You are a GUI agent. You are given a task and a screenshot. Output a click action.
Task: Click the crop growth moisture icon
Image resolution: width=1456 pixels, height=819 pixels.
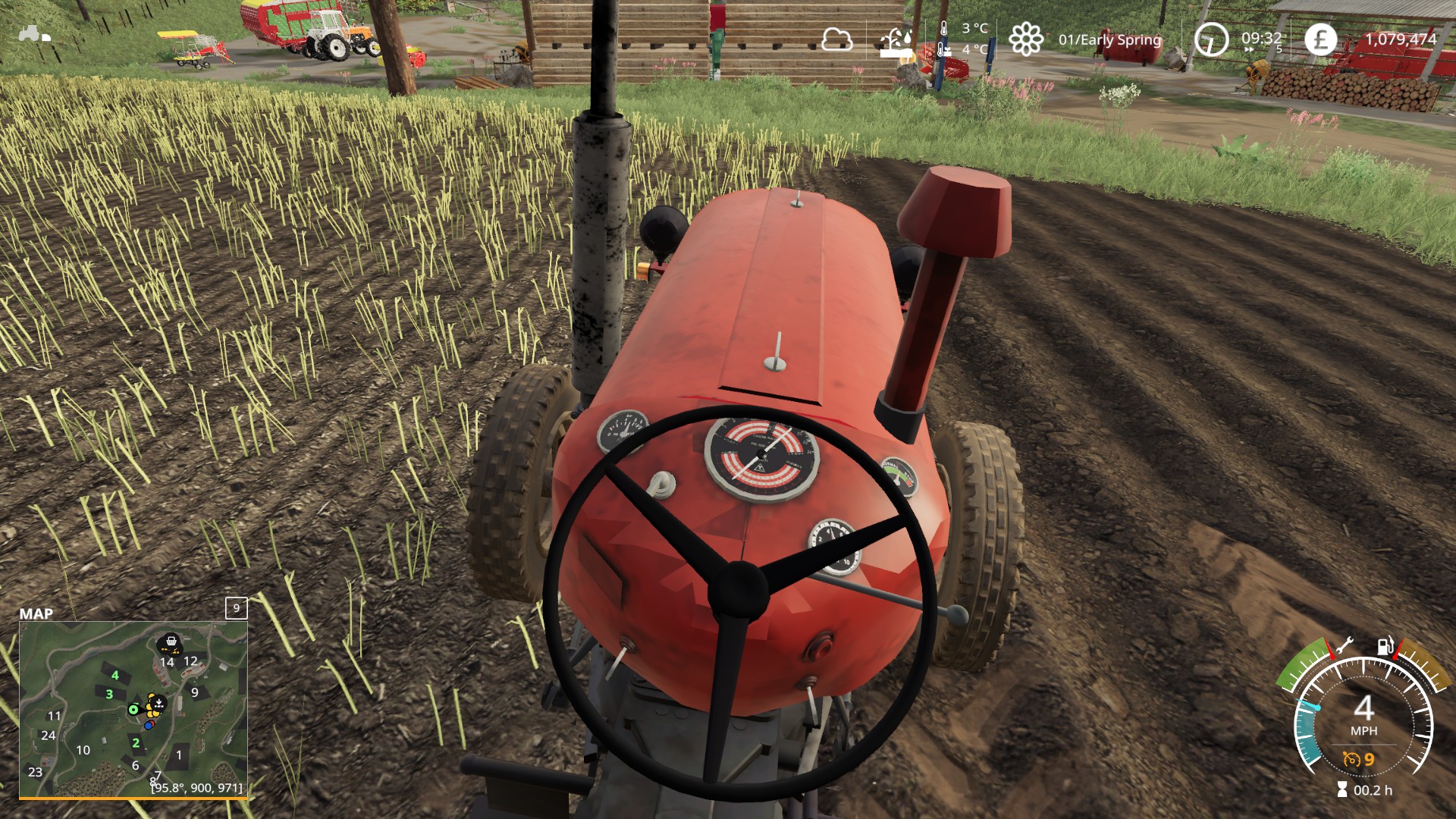896,42
